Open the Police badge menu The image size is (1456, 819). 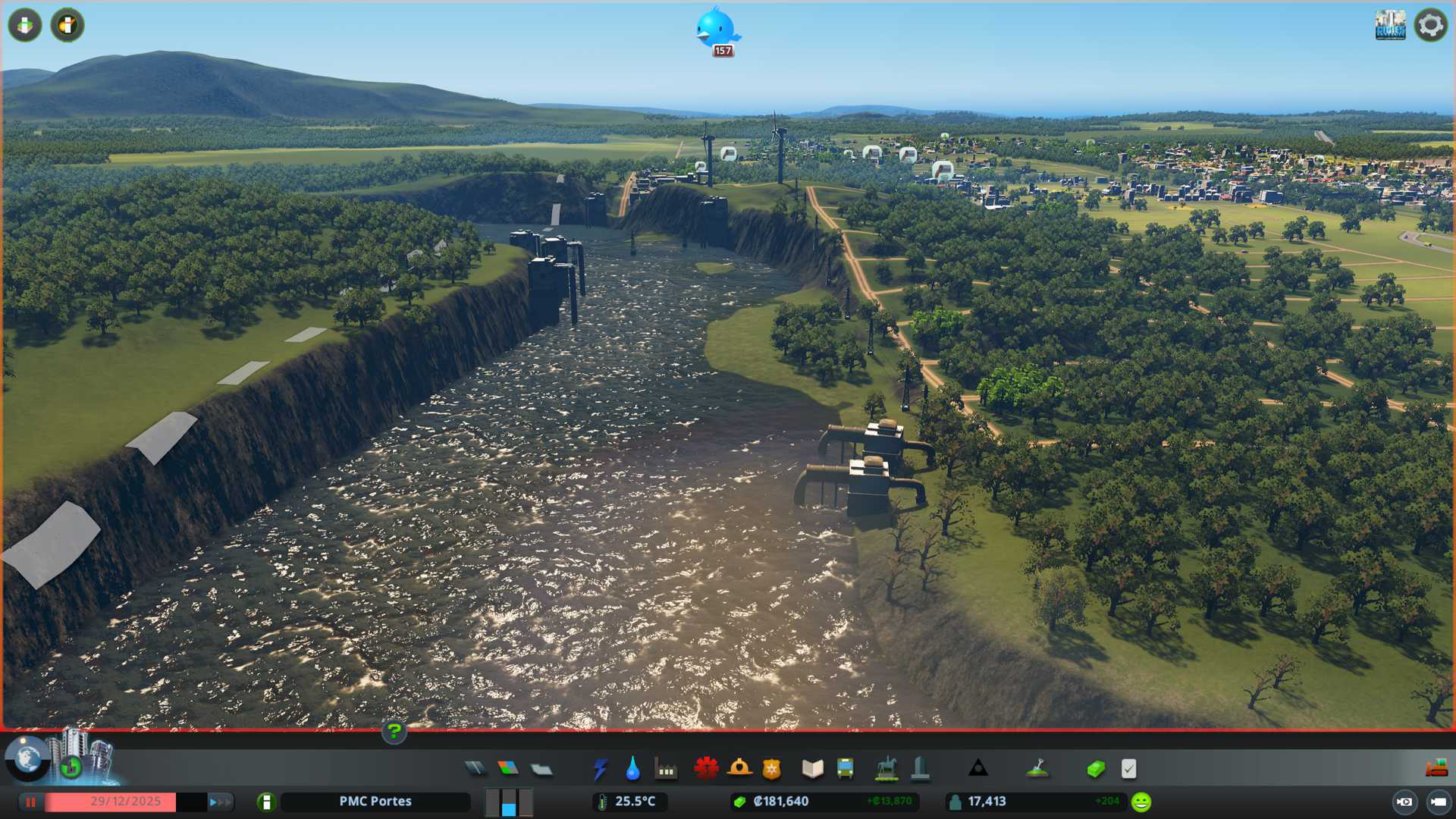(771, 769)
